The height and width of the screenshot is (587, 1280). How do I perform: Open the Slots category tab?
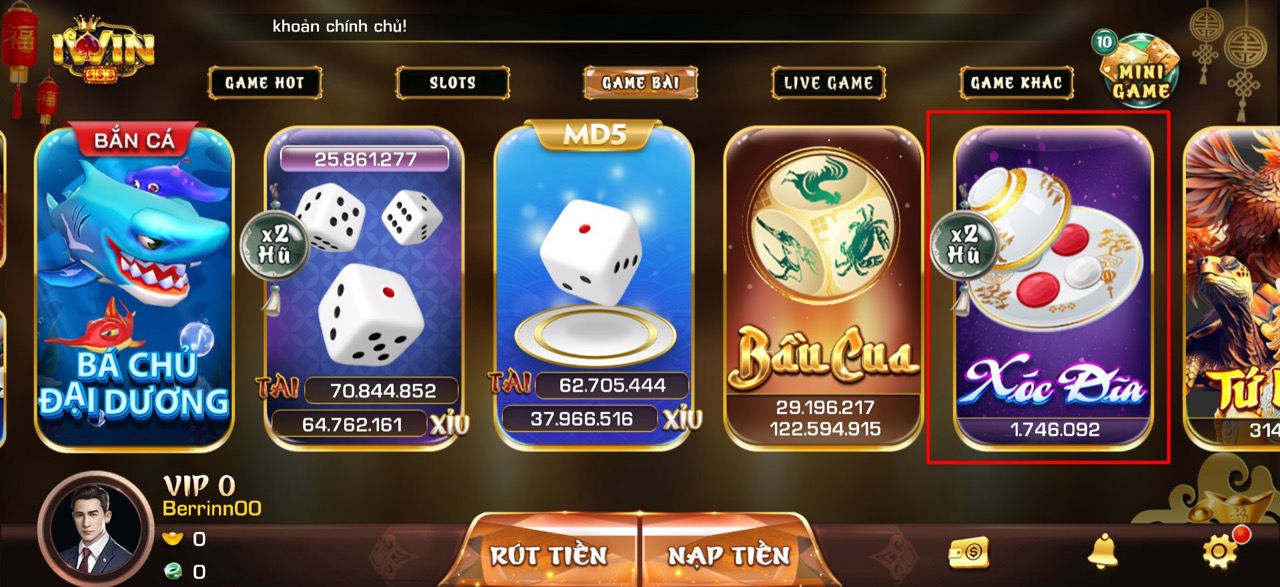(452, 83)
